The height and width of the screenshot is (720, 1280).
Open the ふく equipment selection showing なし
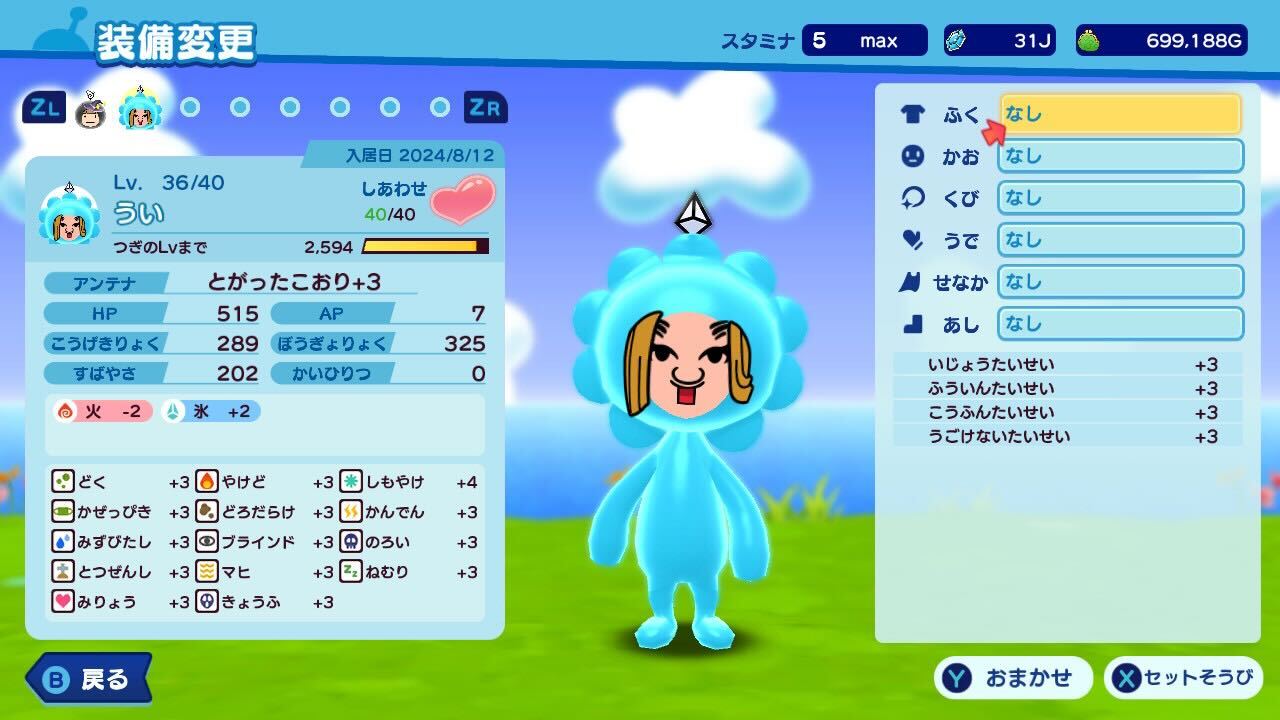click(1120, 114)
